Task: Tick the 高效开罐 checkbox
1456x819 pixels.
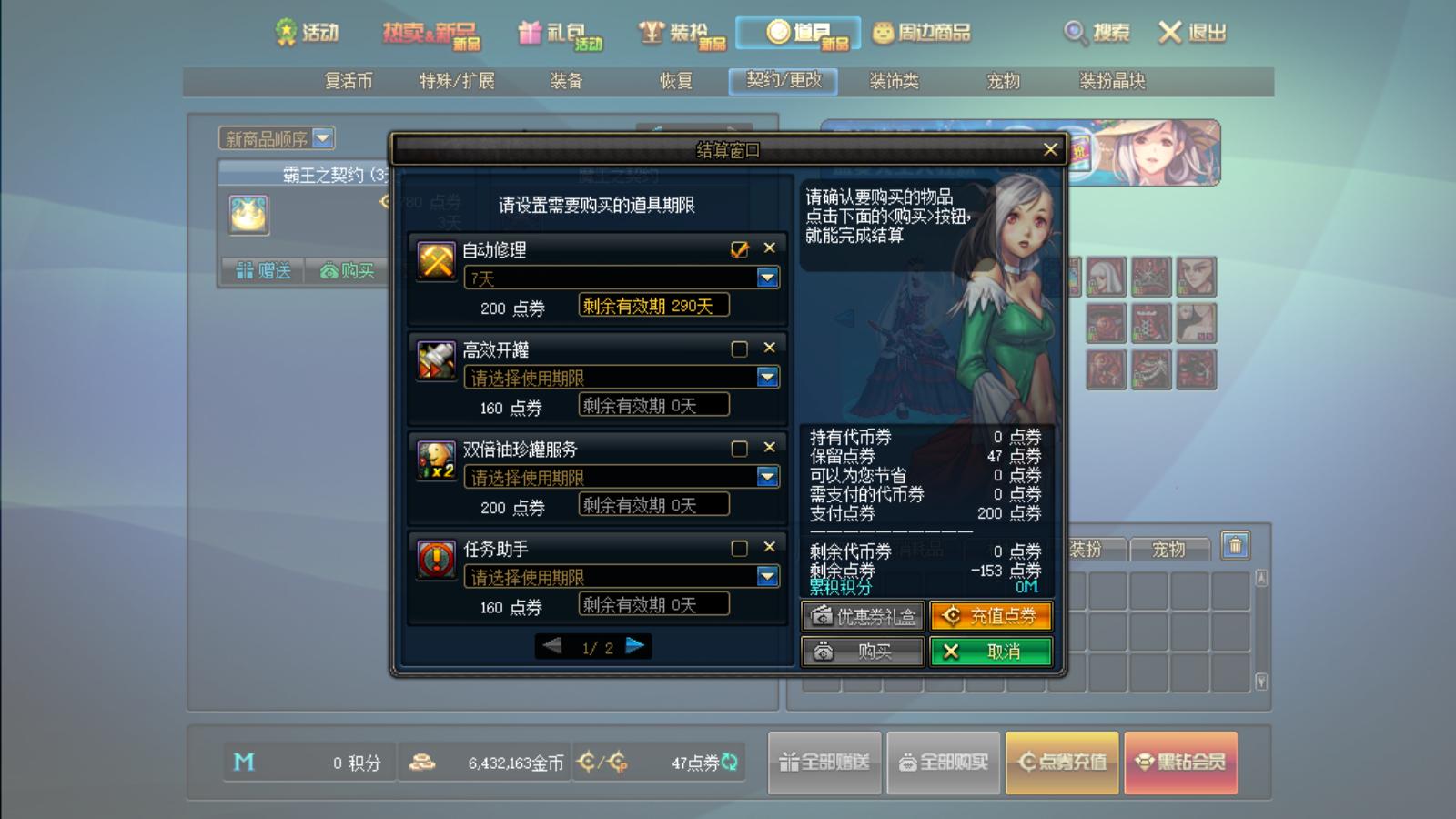Action: pos(739,349)
